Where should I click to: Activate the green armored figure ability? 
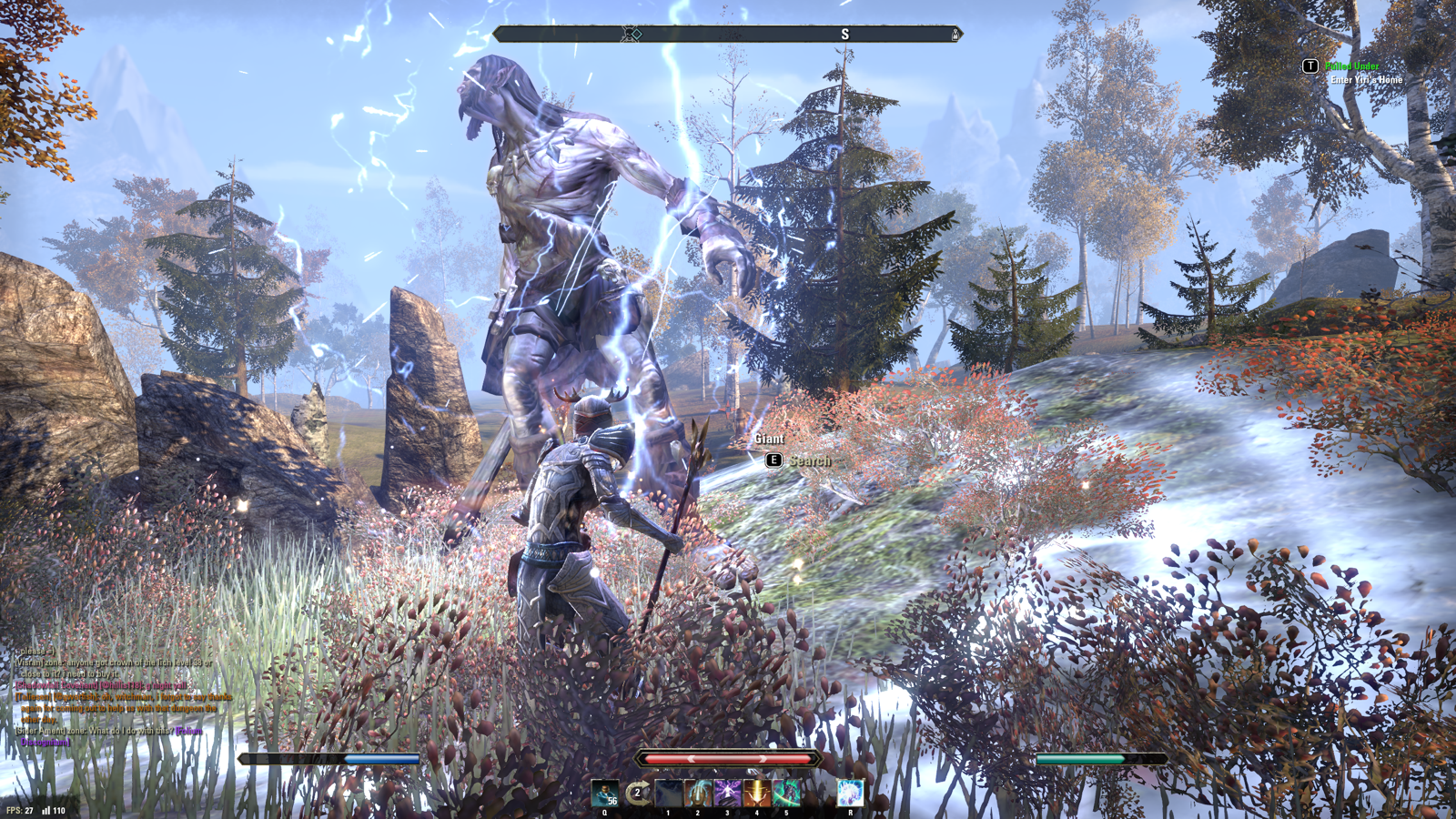coord(786,793)
